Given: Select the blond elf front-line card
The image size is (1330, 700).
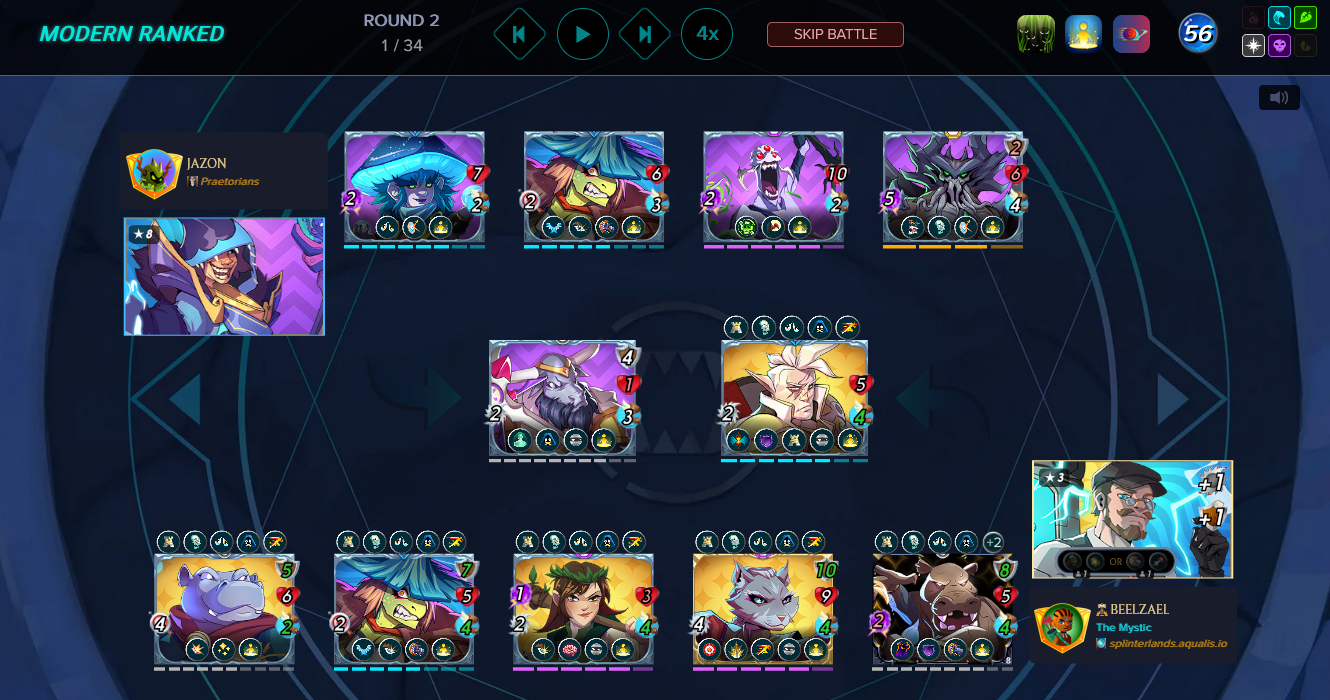Looking at the screenshot, I should (794, 397).
